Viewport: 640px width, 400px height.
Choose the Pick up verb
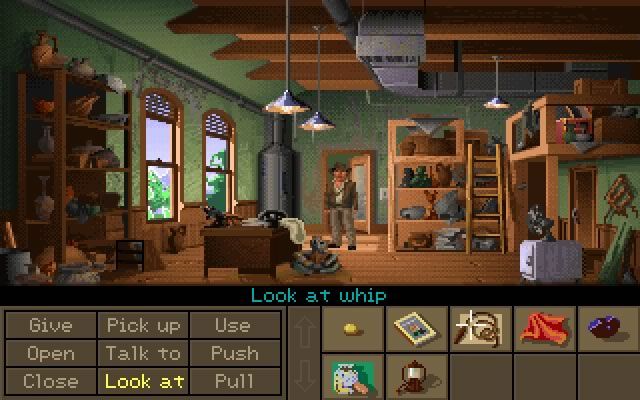tap(144, 326)
